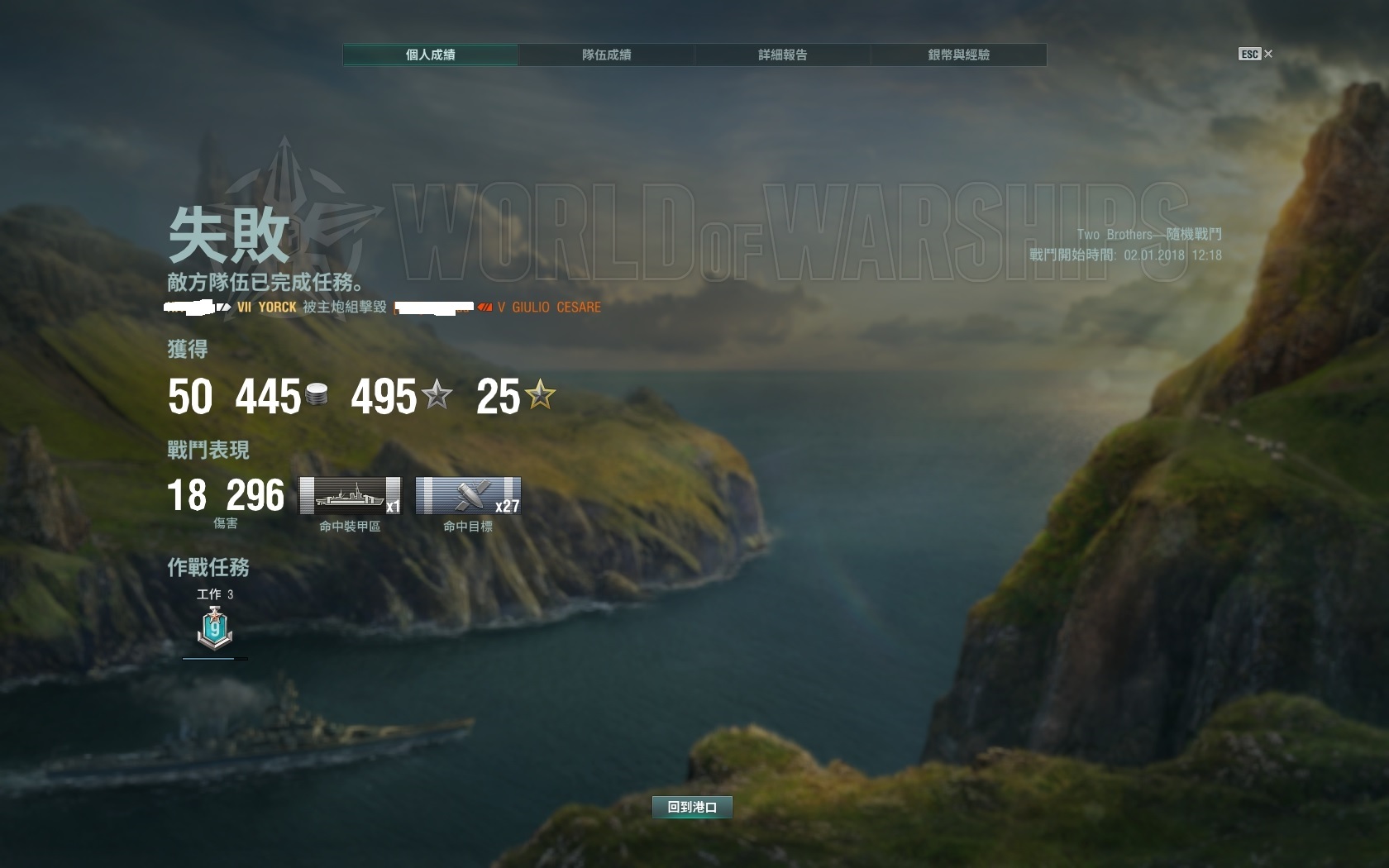Select the 命中裝甲區 ribbon
Screen dimensions: 1389x868
[x=350, y=496]
